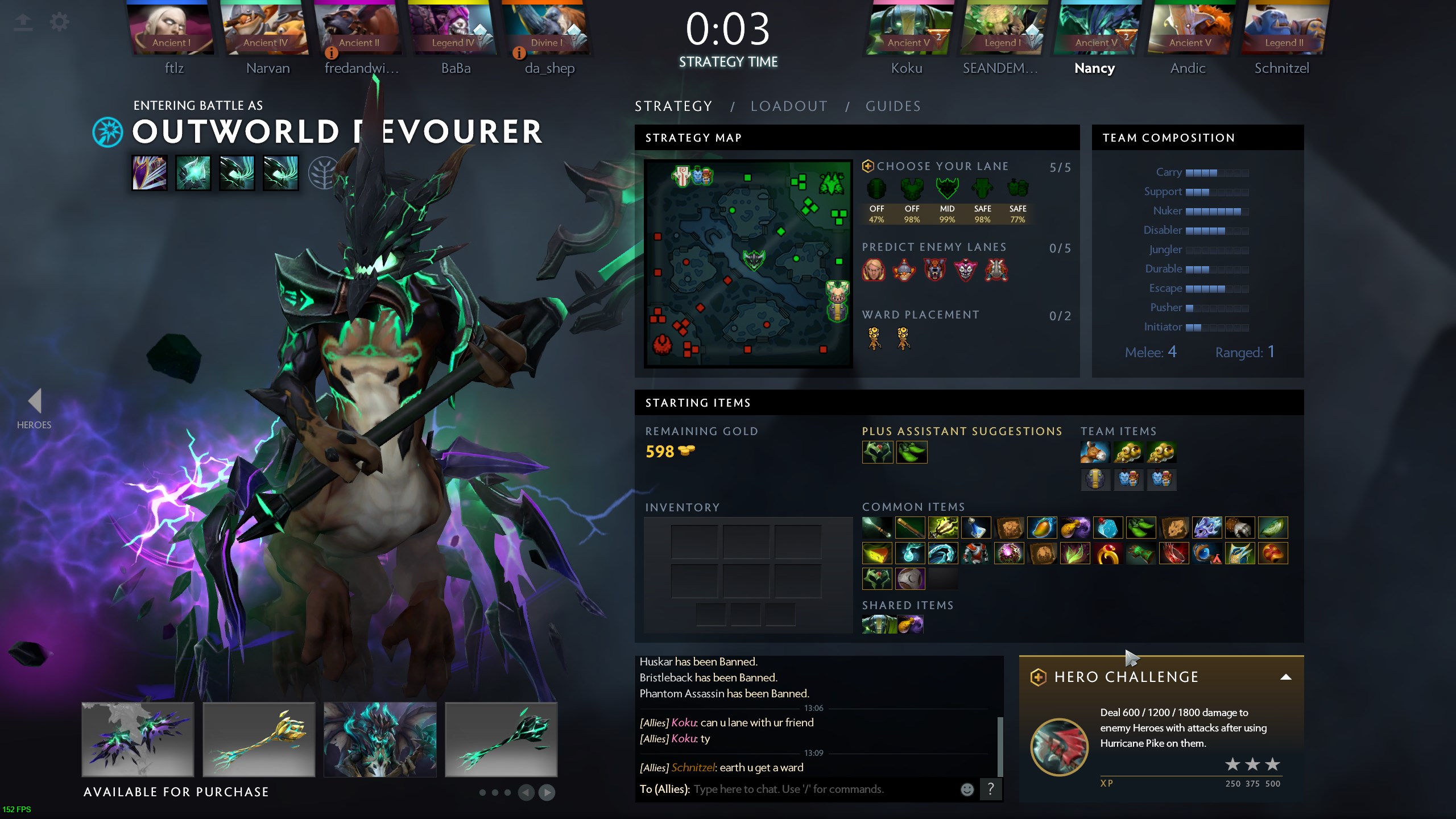View Outworld Devourer's talent tree

pos(322,173)
